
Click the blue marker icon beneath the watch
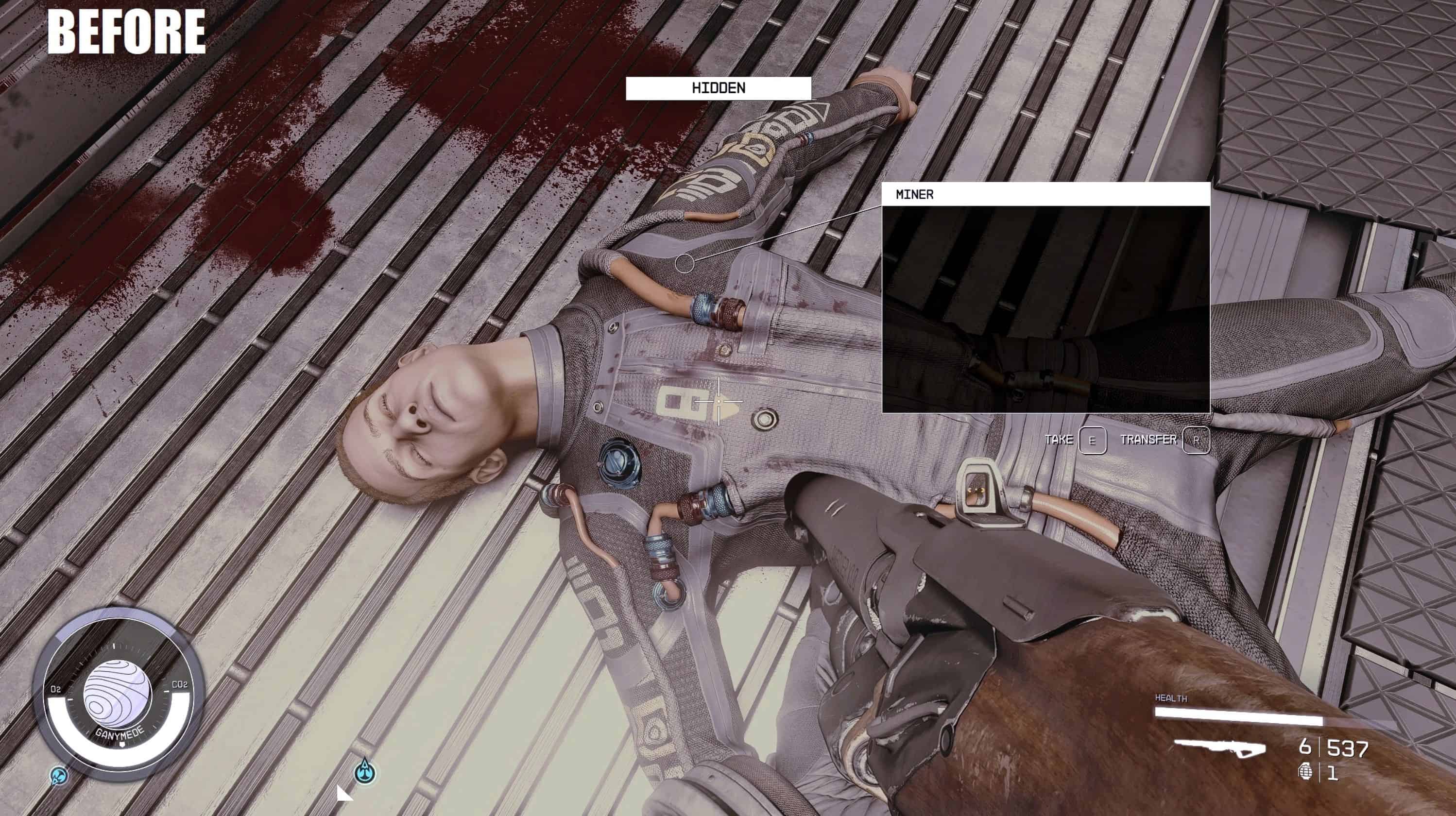(59, 777)
